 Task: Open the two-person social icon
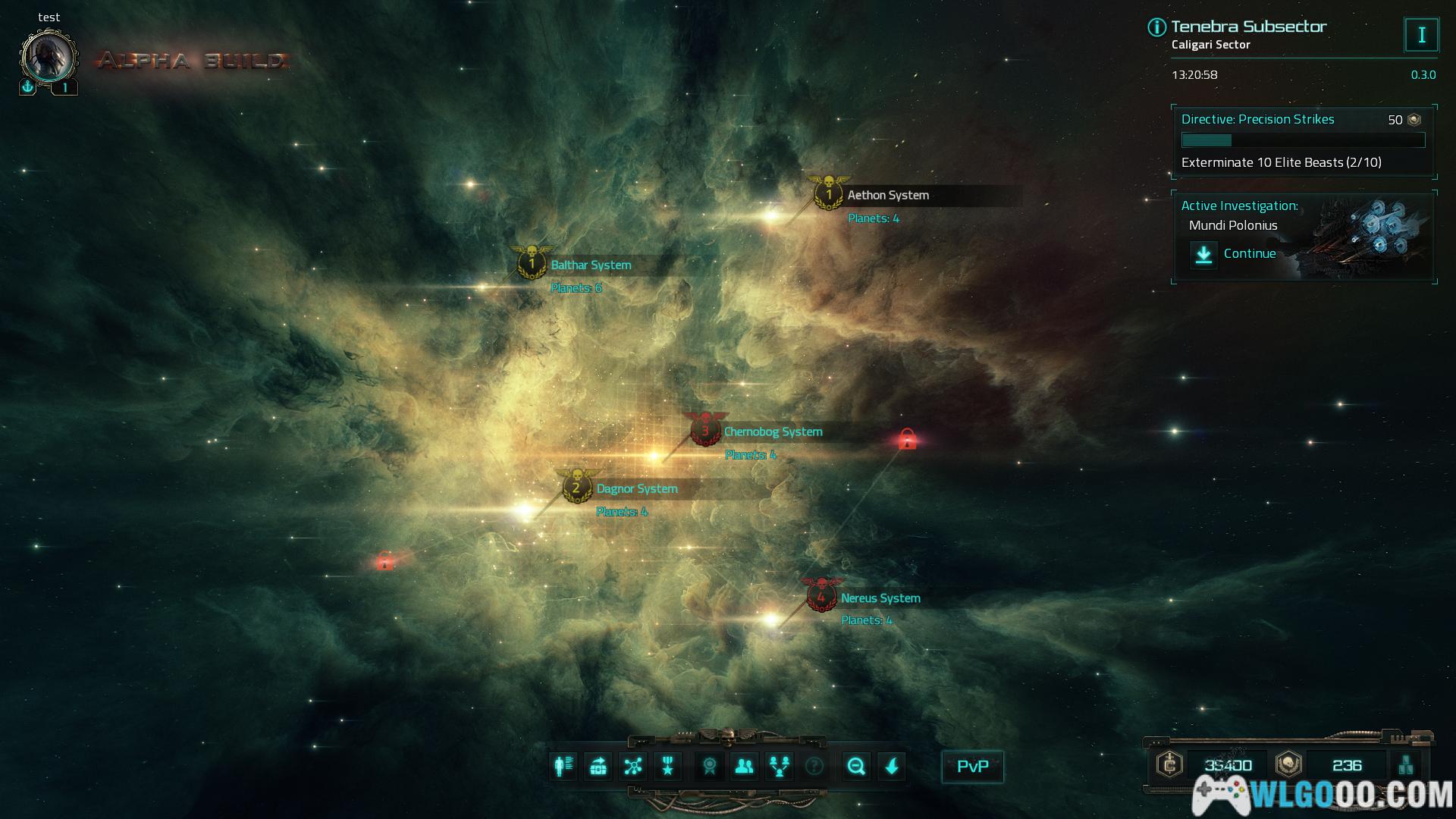pyautogui.click(x=745, y=767)
